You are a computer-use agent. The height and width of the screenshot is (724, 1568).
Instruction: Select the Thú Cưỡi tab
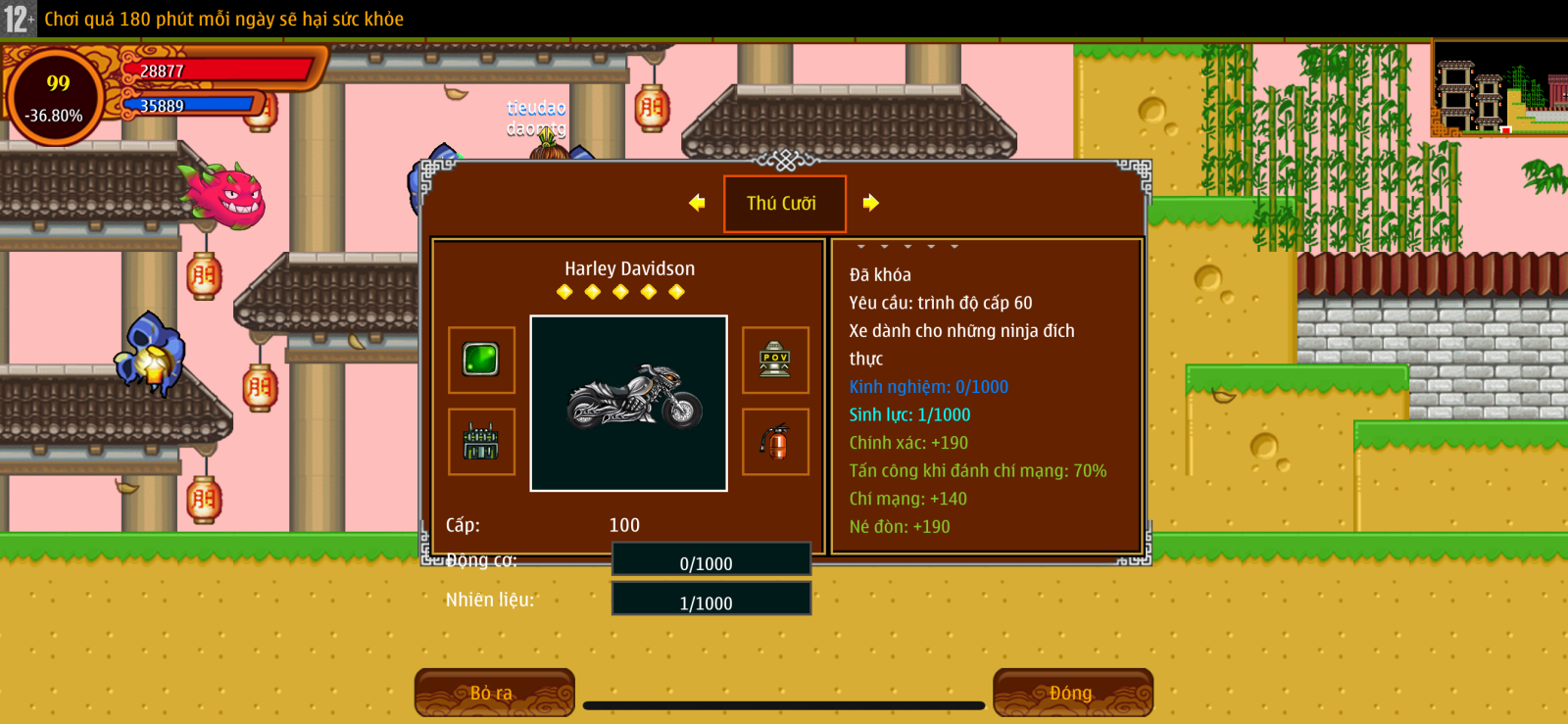click(784, 204)
